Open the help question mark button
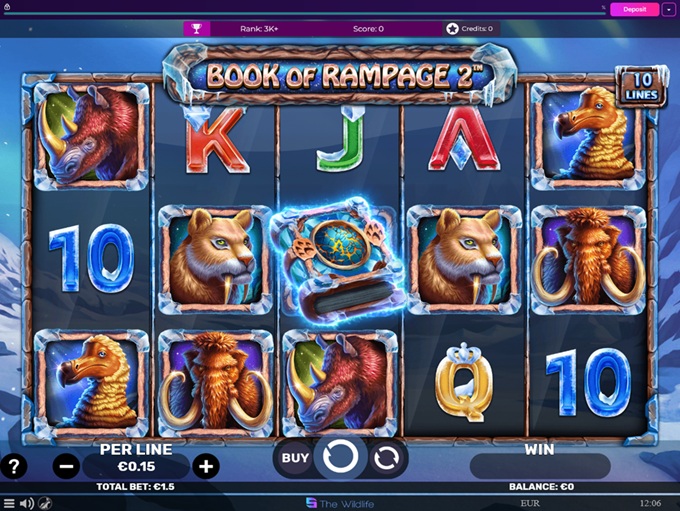Viewport: 680px width, 511px height. point(13,466)
